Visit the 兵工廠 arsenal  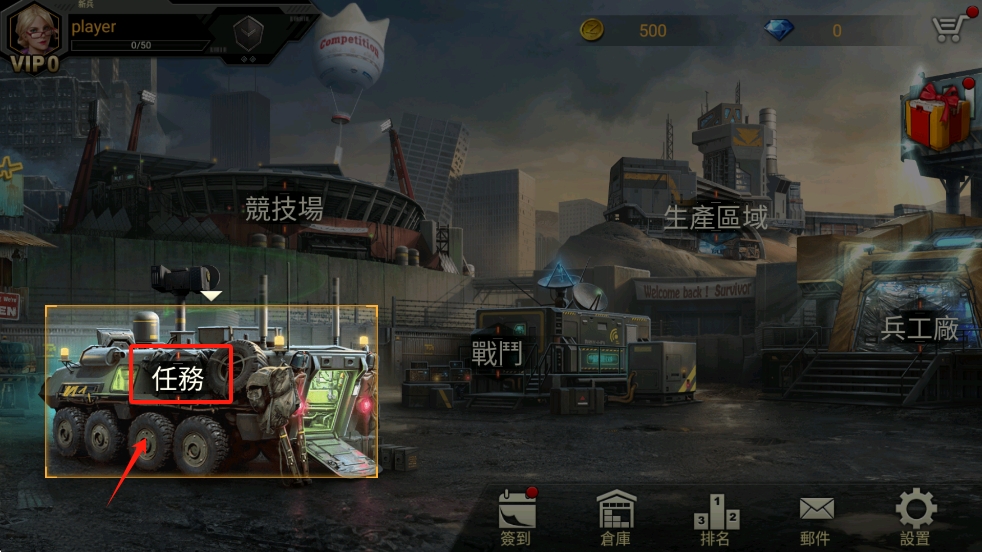coord(919,328)
